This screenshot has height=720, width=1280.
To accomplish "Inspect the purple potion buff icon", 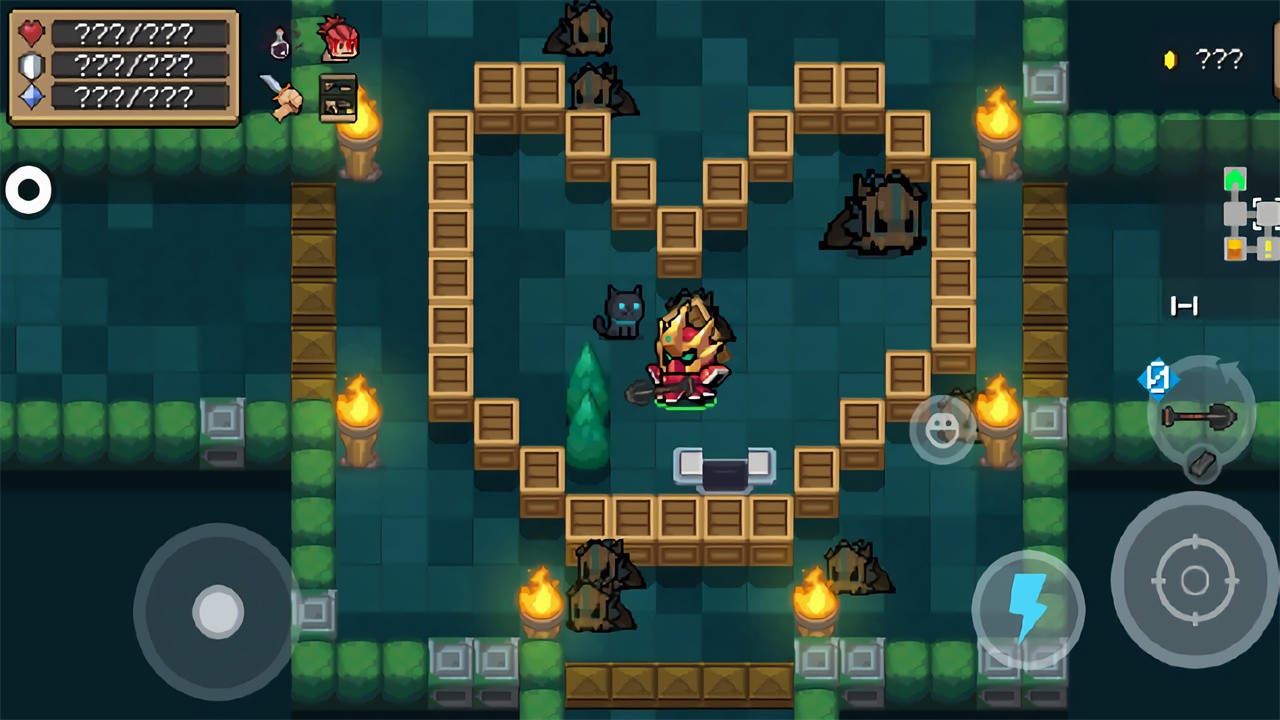I will coord(279,44).
